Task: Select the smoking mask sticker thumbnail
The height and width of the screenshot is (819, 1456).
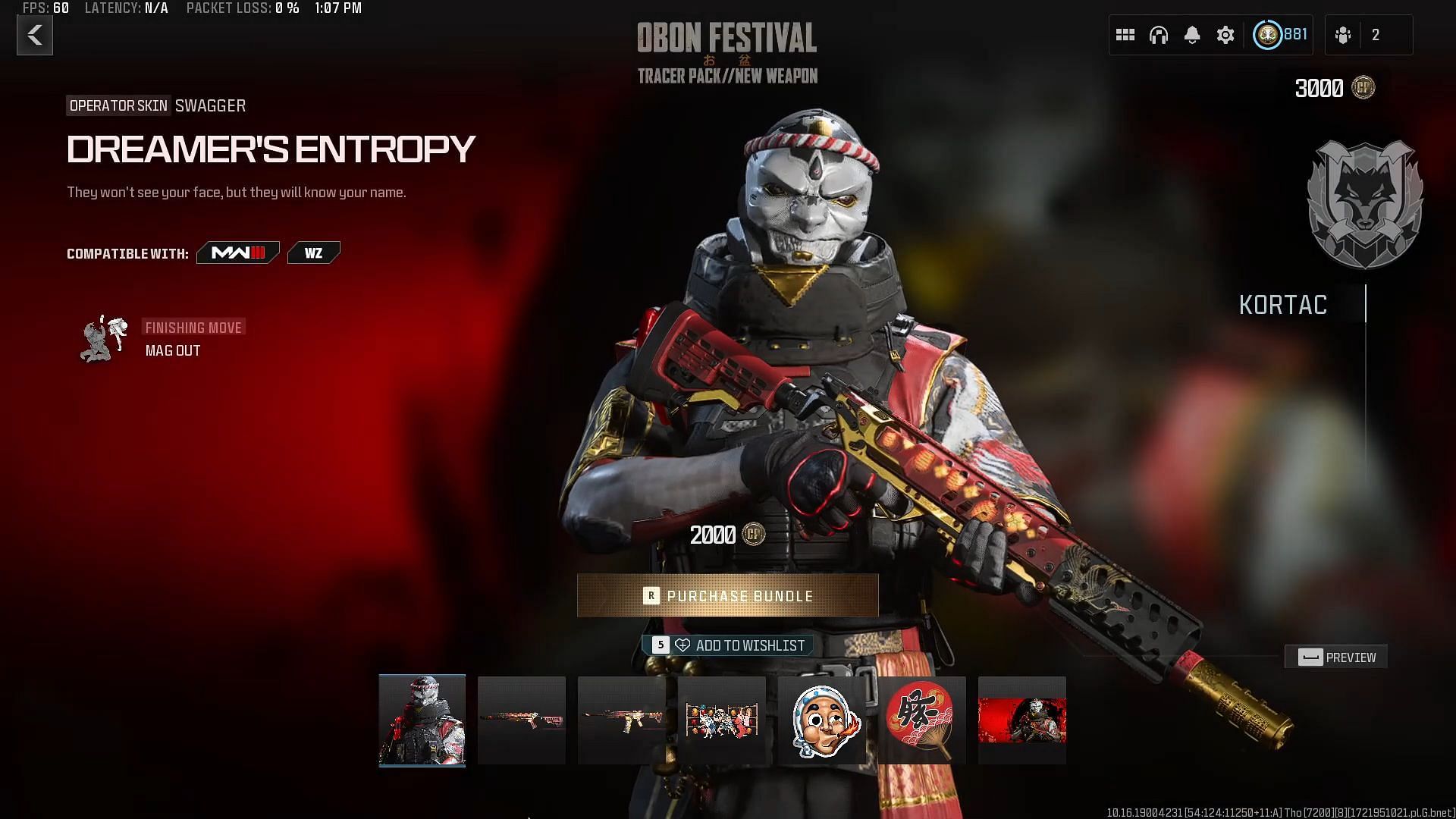Action: [x=822, y=720]
